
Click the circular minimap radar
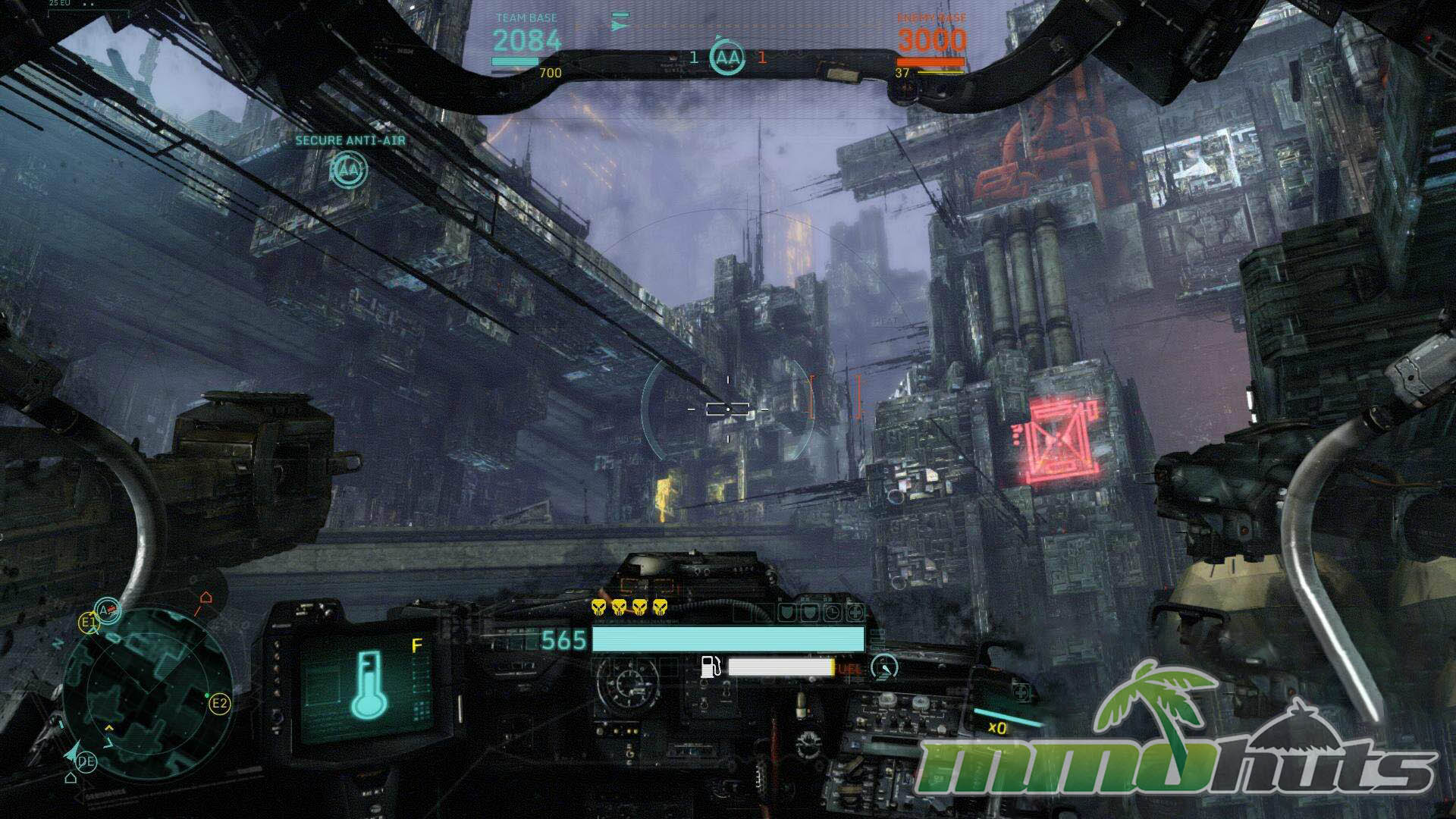[149, 694]
